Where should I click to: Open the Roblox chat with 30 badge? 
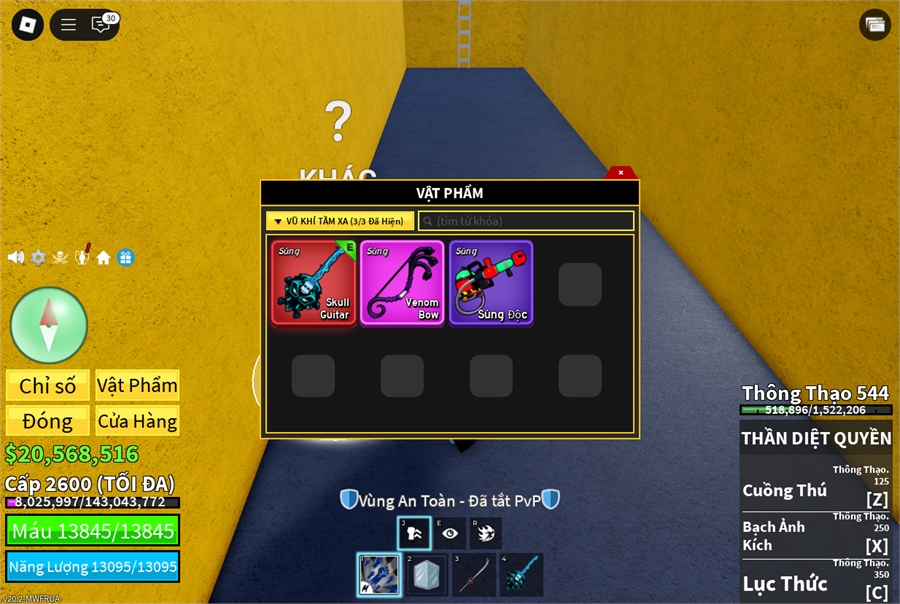102,25
